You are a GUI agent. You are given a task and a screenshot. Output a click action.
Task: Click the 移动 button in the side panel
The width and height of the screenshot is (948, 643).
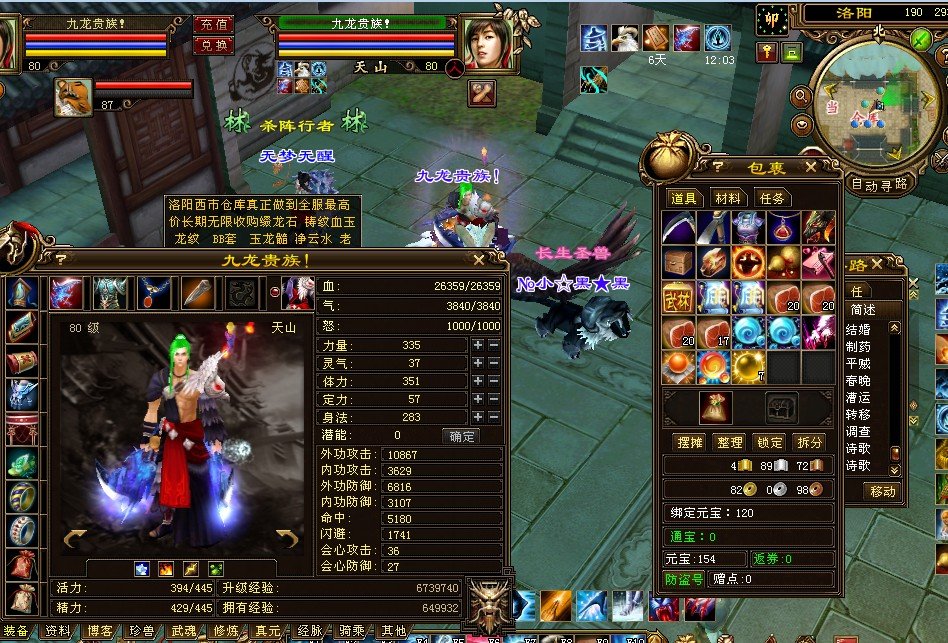click(x=882, y=491)
